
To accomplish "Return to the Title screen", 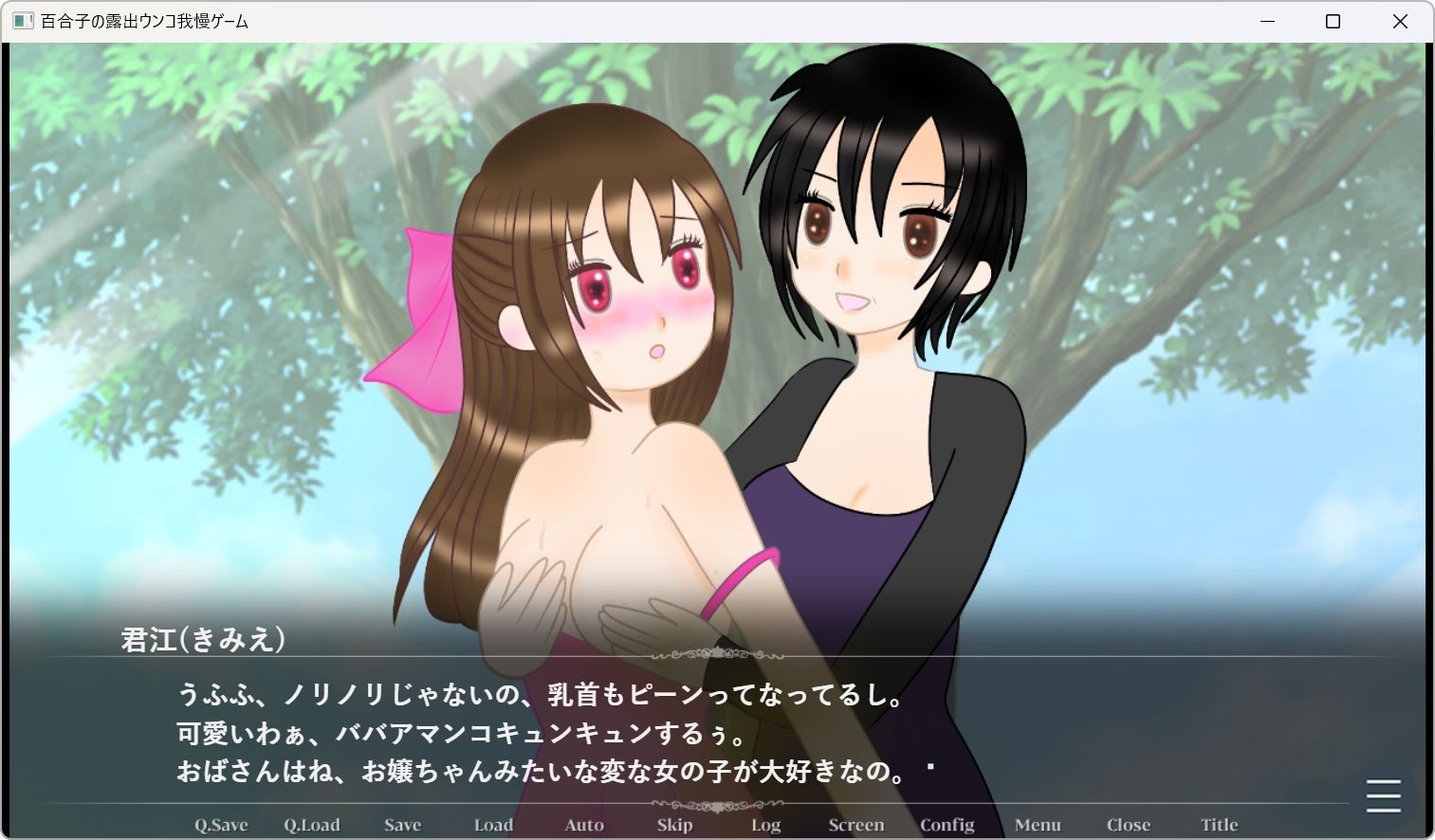I will pos(1219,824).
